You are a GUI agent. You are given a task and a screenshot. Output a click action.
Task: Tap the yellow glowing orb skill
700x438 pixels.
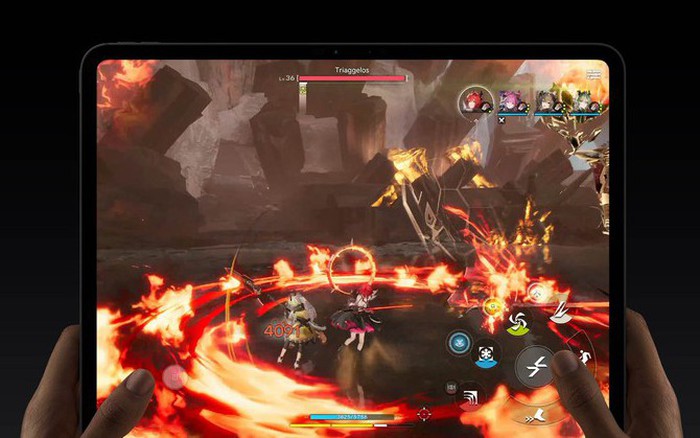tap(493, 307)
